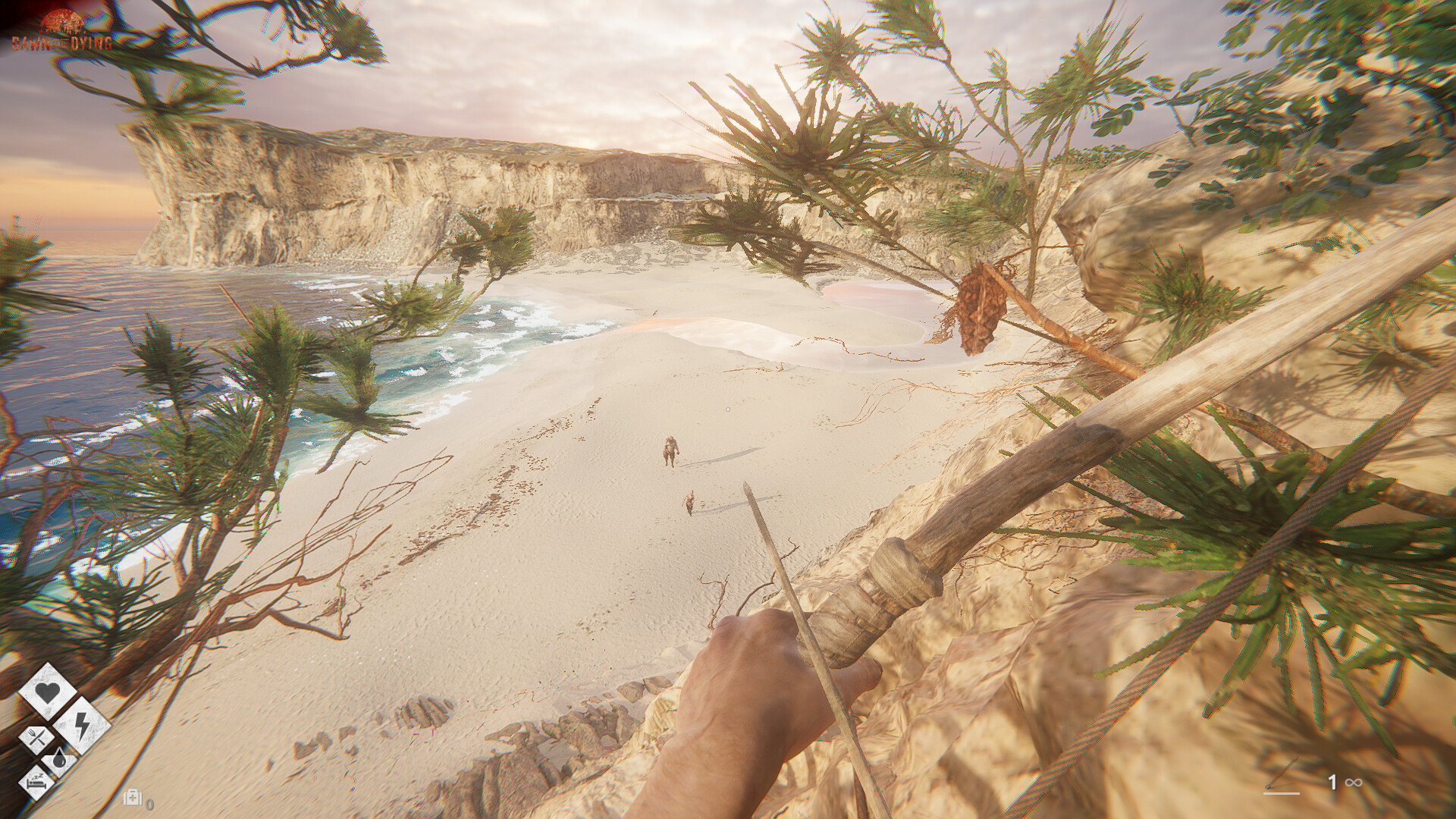Toggle the infinity ammo symbol
Image resolution: width=1456 pixels, height=819 pixels.
[x=1354, y=783]
